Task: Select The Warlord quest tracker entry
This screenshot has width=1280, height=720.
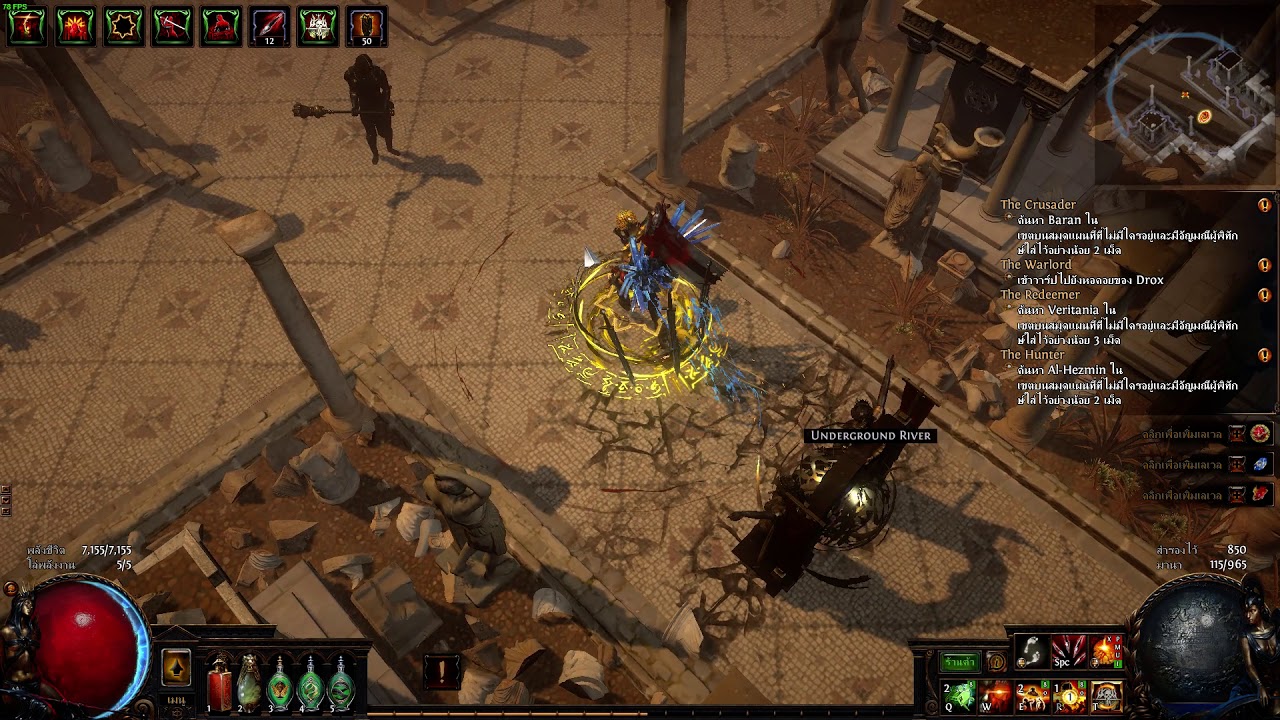Action: click(1036, 265)
